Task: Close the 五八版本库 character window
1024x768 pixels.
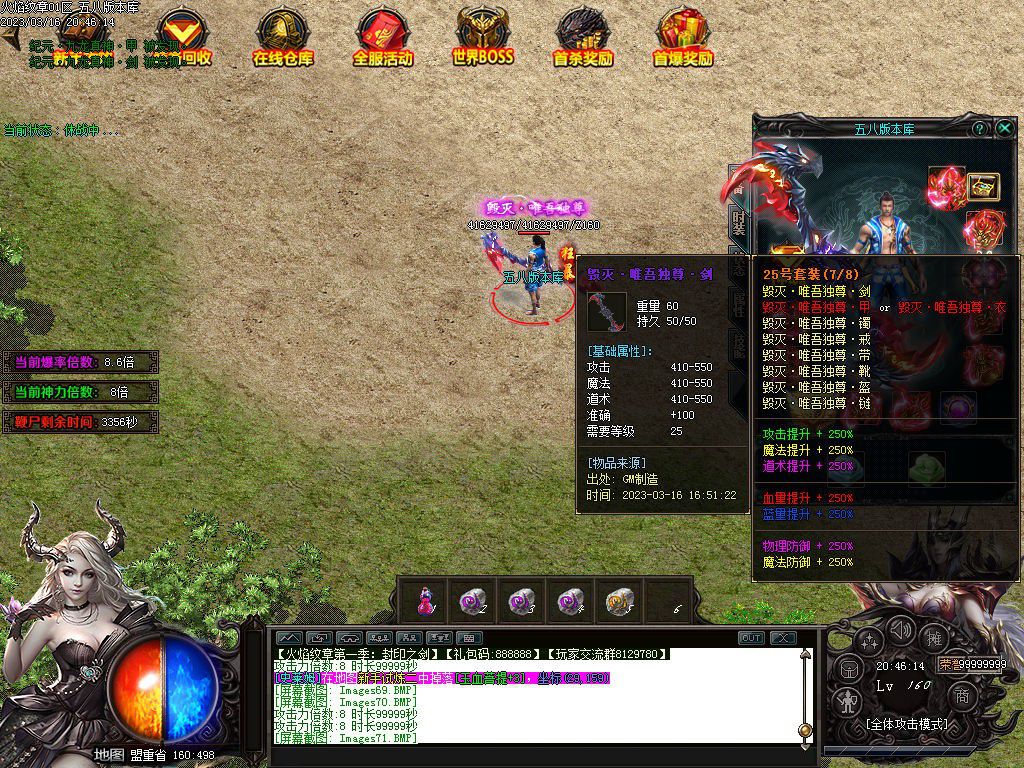Action: [x=1004, y=129]
